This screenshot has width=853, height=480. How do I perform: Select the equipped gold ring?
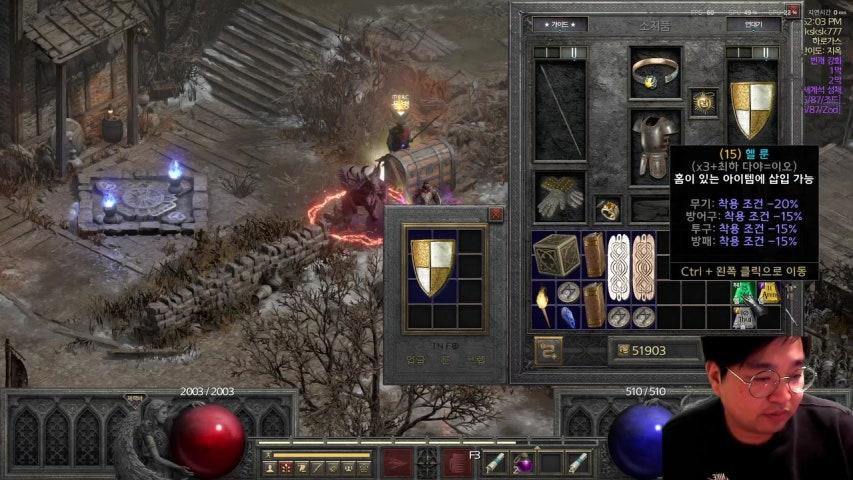tap(609, 209)
